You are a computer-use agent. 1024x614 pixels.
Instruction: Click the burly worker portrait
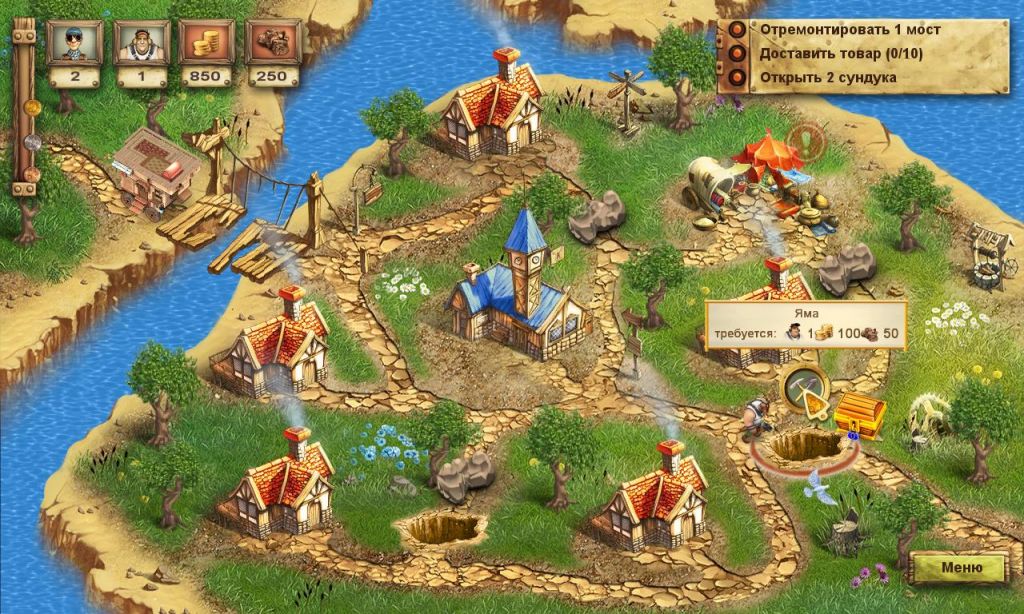[x=140, y=42]
